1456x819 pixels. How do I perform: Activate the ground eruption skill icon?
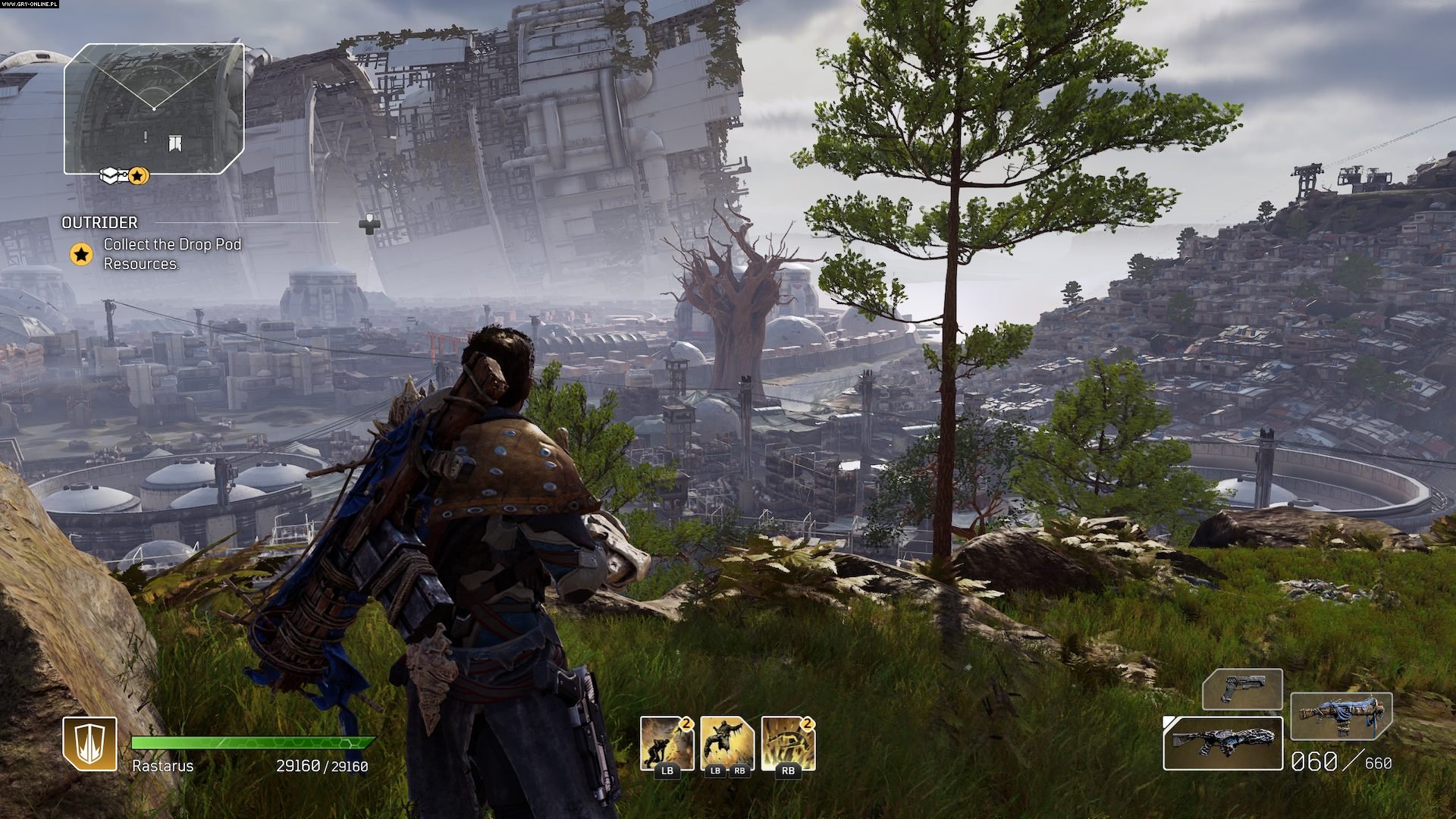click(x=787, y=744)
